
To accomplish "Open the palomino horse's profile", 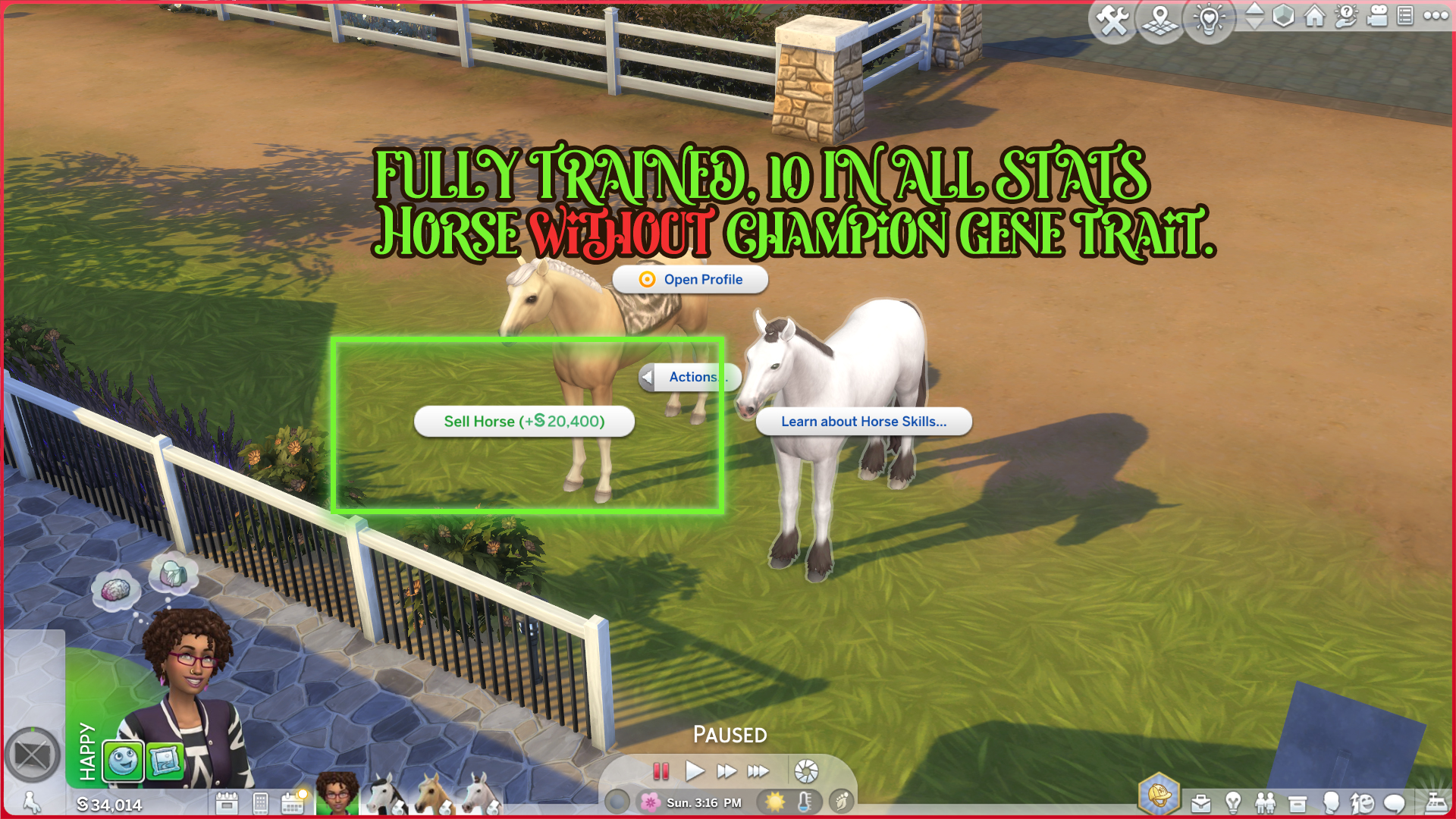I will [690, 279].
